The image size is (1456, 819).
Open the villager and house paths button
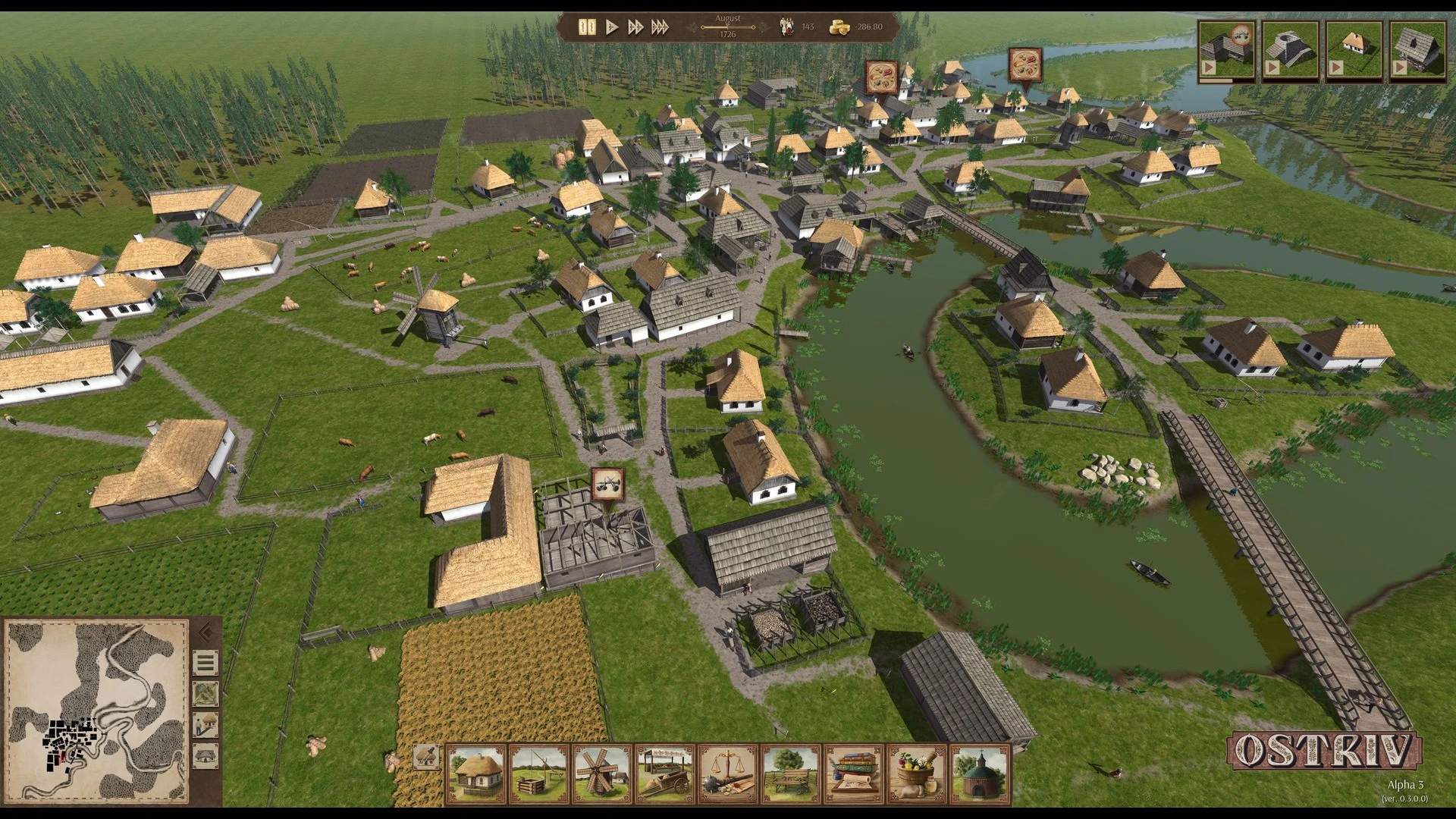tap(206, 725)
